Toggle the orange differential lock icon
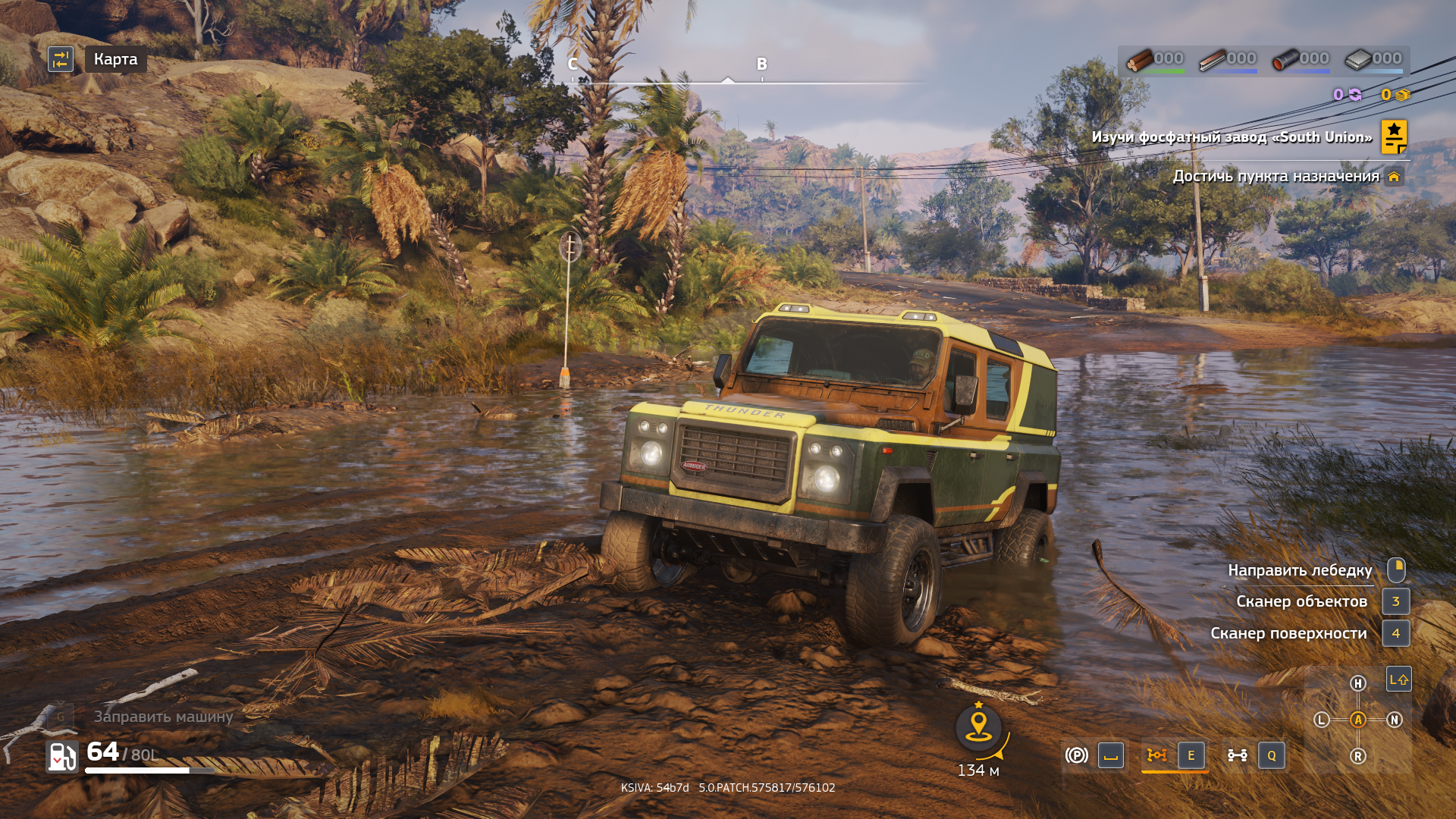 tap(1156, 755)
